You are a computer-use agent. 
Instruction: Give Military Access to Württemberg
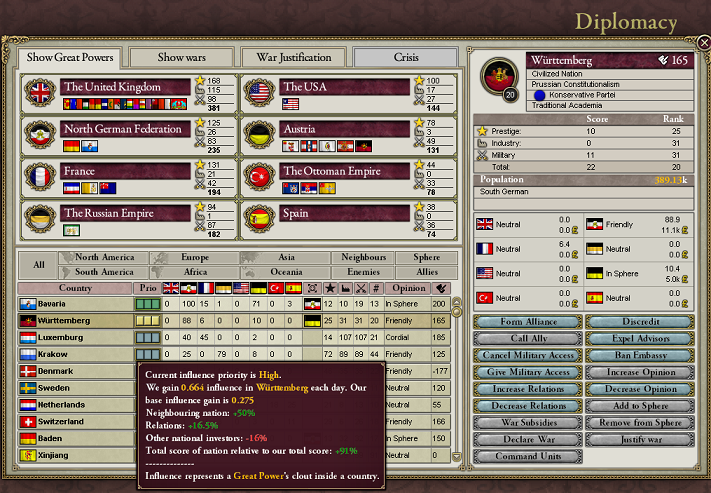[x=526, y=372]
